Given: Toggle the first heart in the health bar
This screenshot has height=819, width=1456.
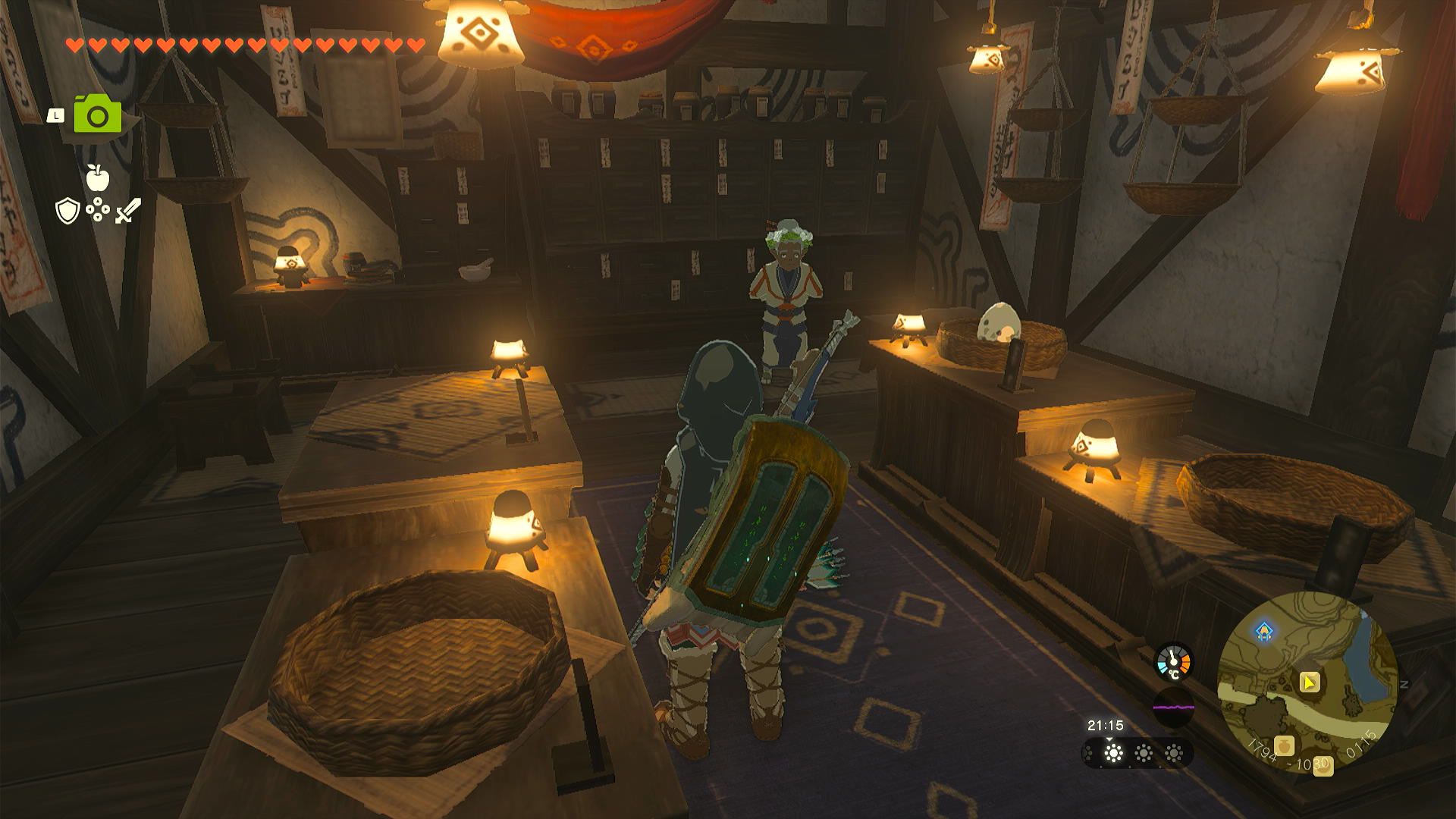Looking at the screenshot, I should click(x=74, y=44).
